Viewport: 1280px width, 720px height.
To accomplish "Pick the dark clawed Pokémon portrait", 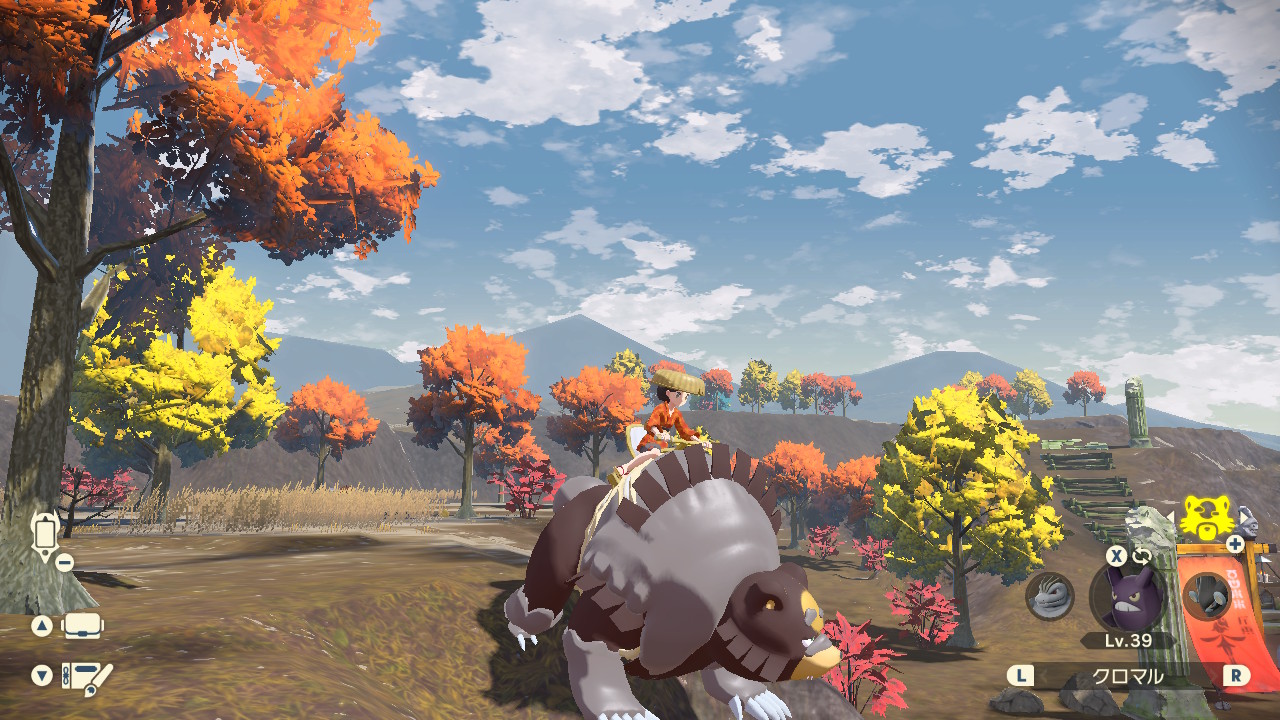I will [1206, 595].
